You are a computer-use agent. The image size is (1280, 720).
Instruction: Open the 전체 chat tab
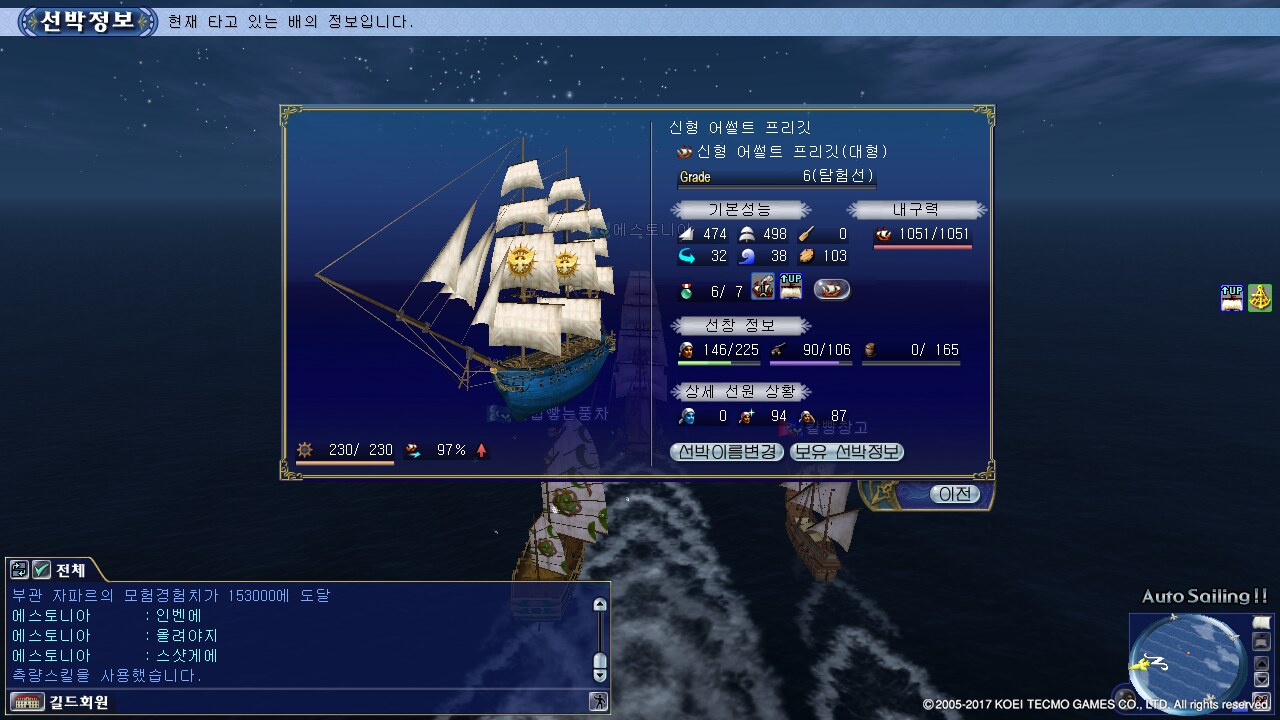70,570
